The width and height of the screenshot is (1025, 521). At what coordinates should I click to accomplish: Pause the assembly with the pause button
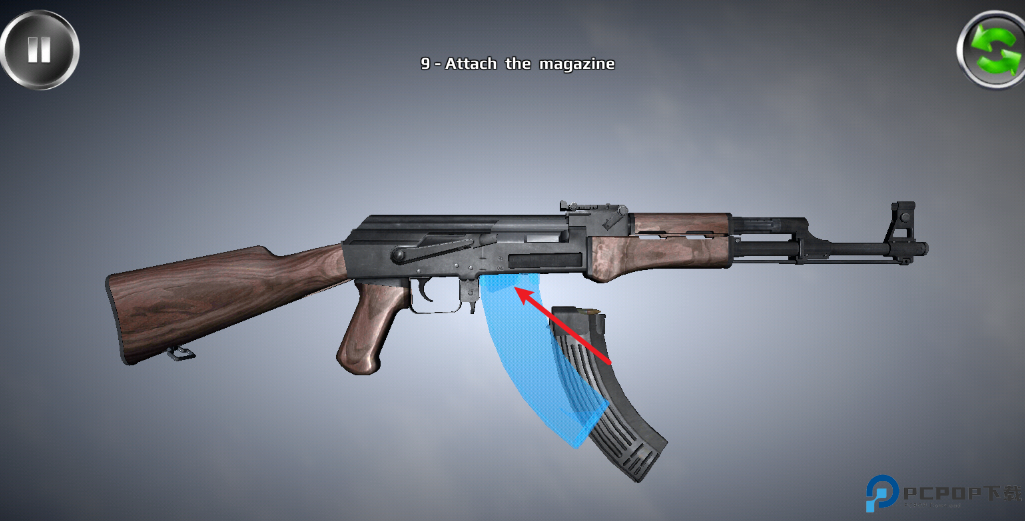38,49
